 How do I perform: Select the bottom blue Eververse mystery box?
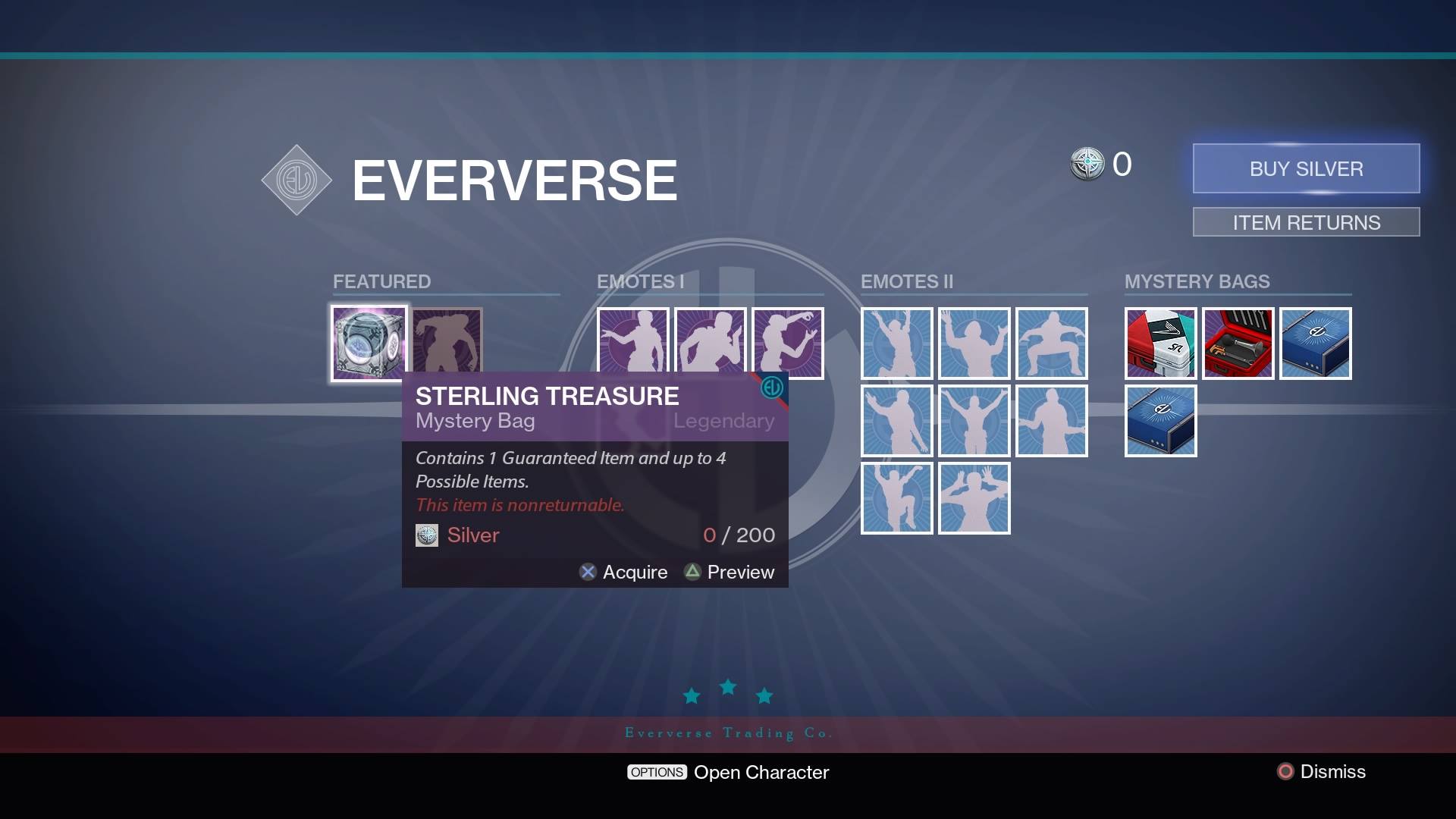point(1160,420)
